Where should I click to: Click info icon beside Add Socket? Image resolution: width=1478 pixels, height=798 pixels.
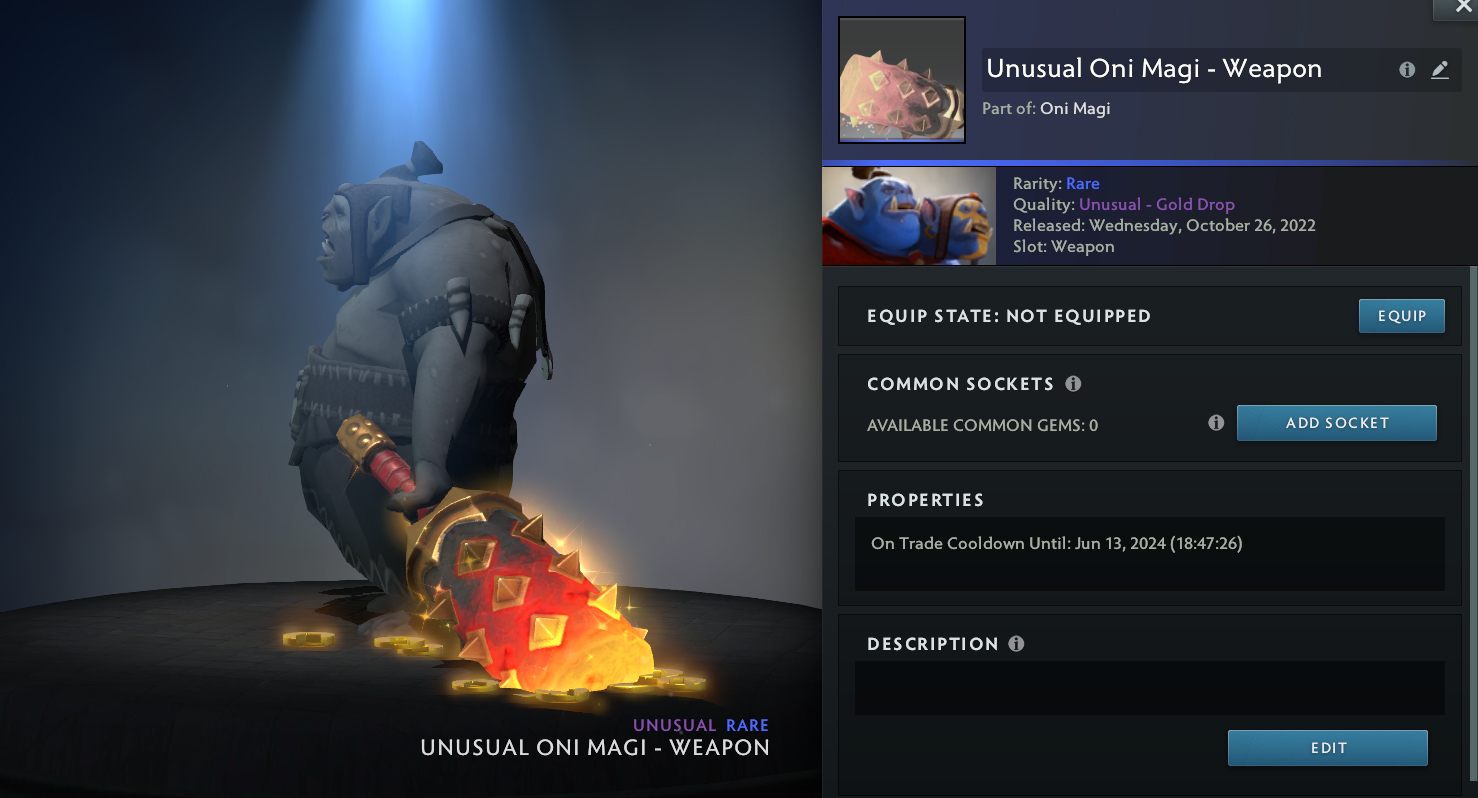click(1216, 423)
